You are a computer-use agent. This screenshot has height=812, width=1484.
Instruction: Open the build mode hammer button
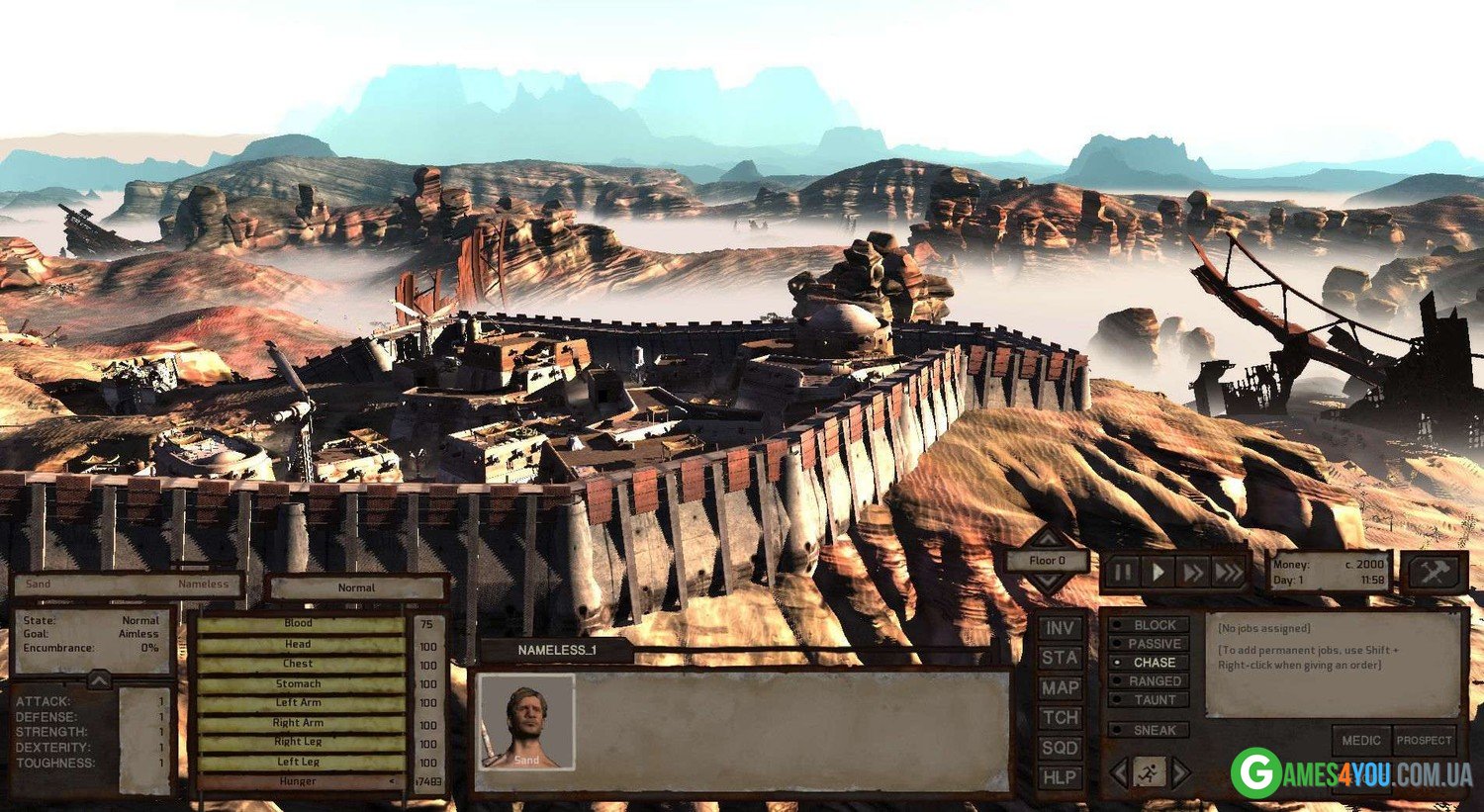tap(1434, 572)
